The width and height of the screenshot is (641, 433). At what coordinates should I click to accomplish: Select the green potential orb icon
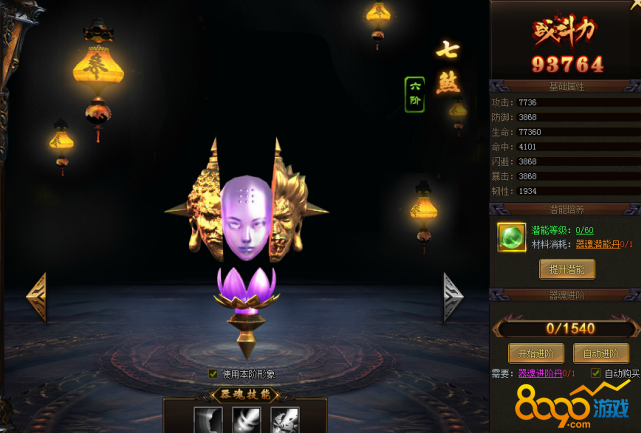[x=513, y=236]
